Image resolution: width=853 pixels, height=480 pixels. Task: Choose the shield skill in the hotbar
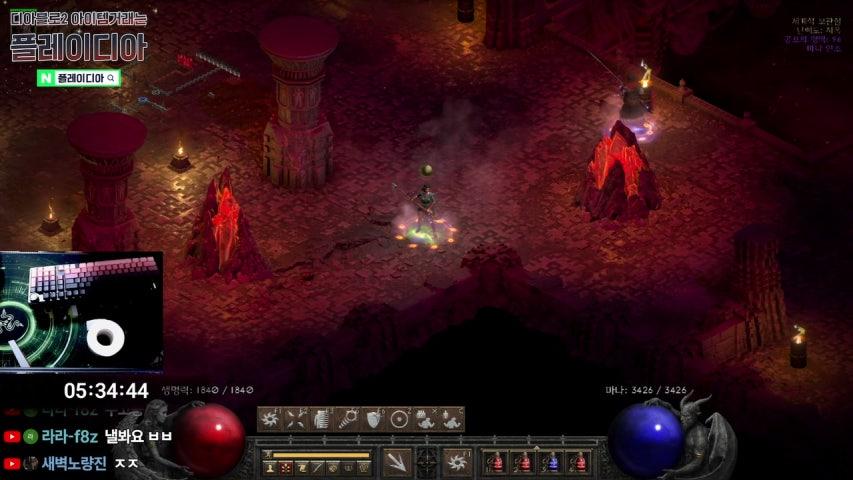click(x=374, y=419)
